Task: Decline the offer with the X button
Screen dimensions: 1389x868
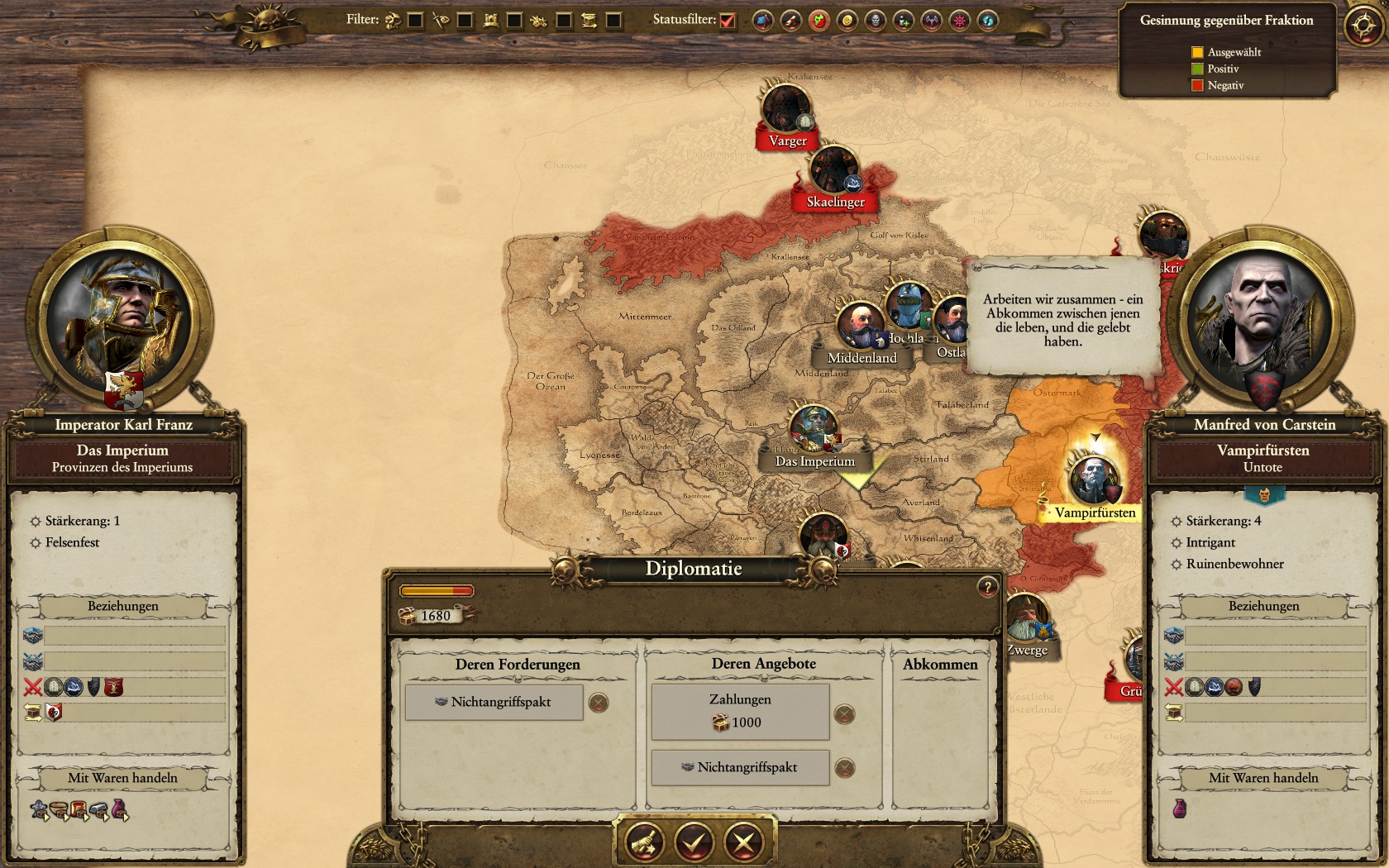Action: (743, 842)
